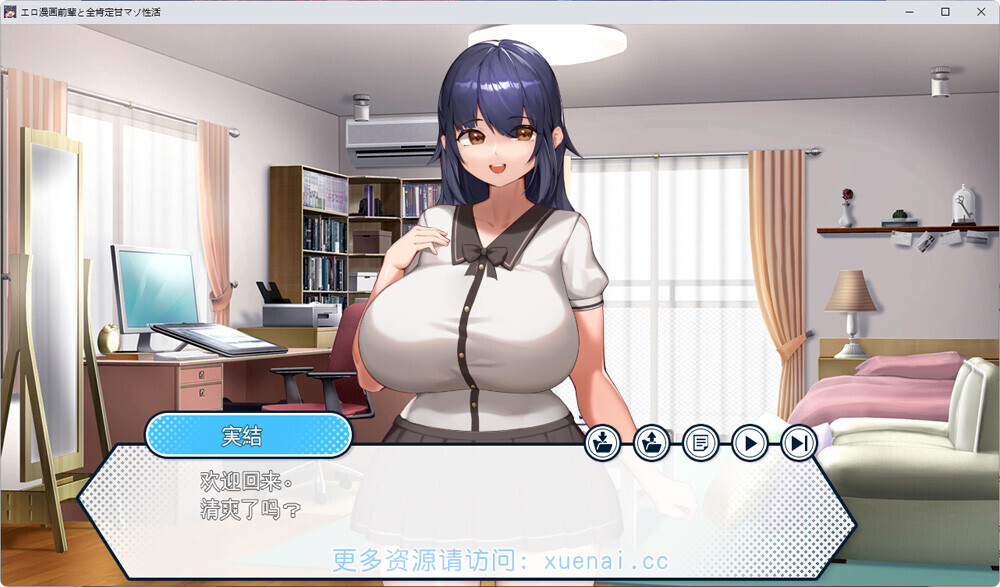Close the game window
Image resolution: width=1000 pixels, height=587 pixels.
tap(981, 12)
